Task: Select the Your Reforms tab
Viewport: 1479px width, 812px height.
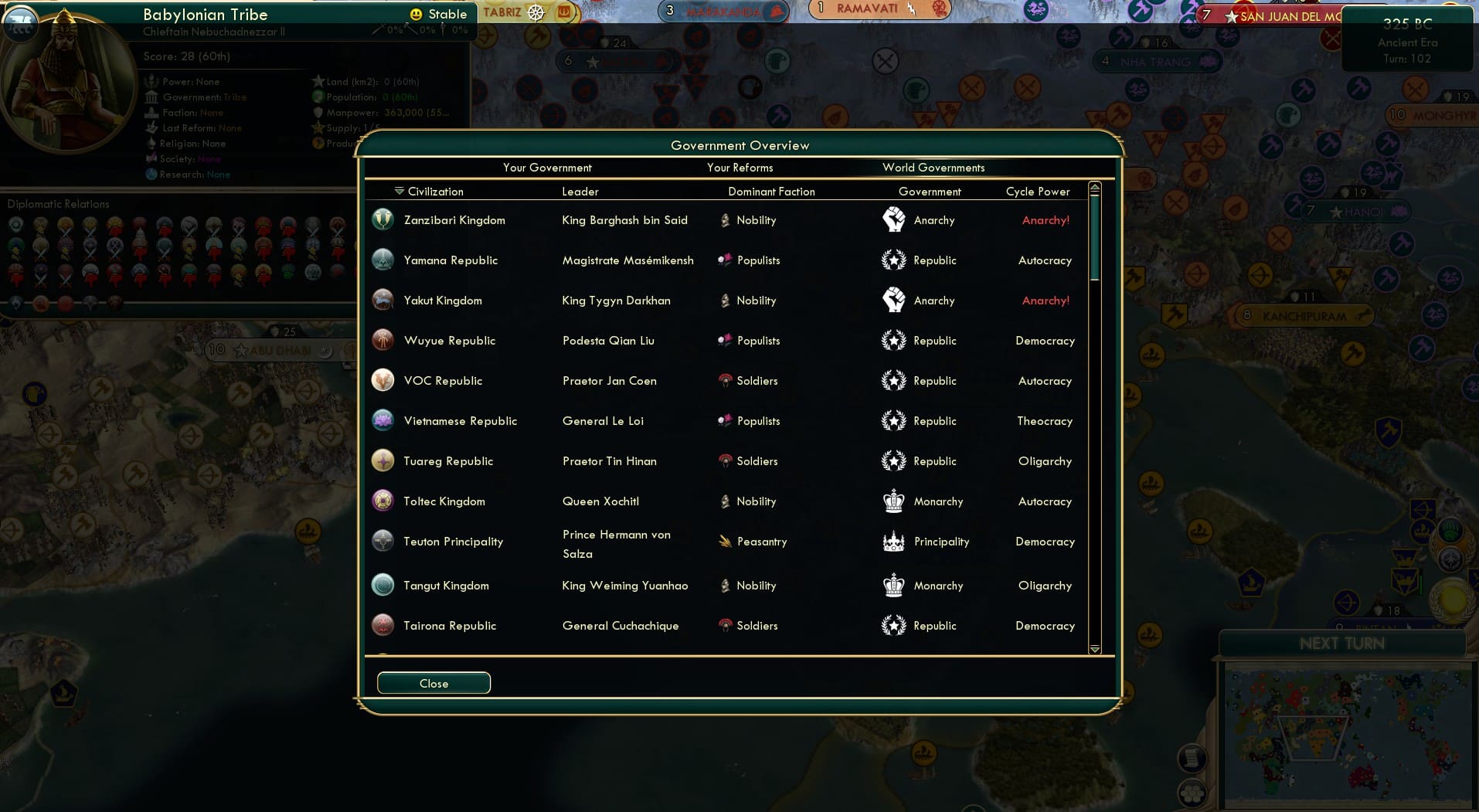Action: [x=739, y=168]
